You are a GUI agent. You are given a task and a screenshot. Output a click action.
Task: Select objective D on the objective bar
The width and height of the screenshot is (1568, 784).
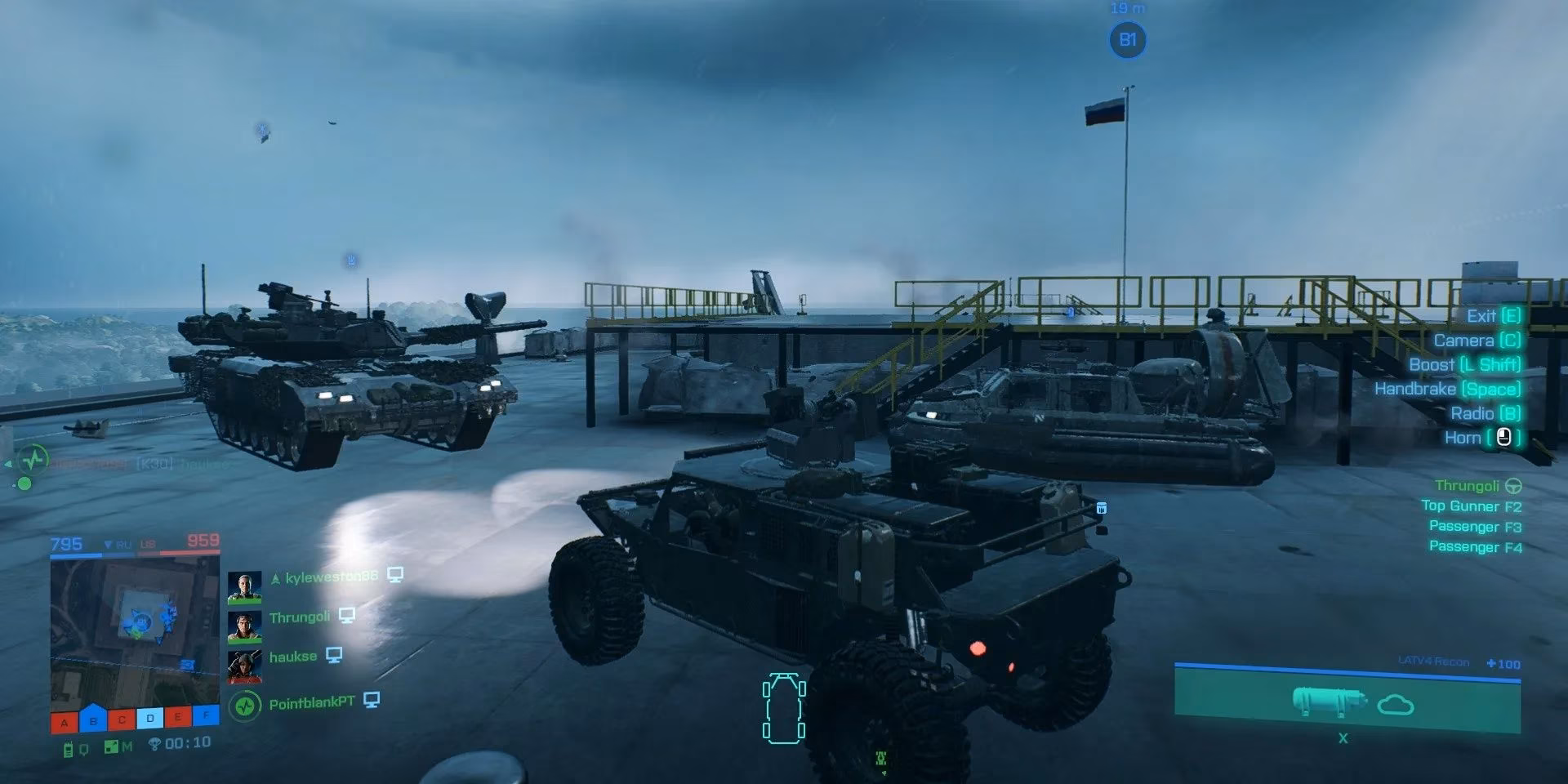pyautogui.click(x=150, y=717)
